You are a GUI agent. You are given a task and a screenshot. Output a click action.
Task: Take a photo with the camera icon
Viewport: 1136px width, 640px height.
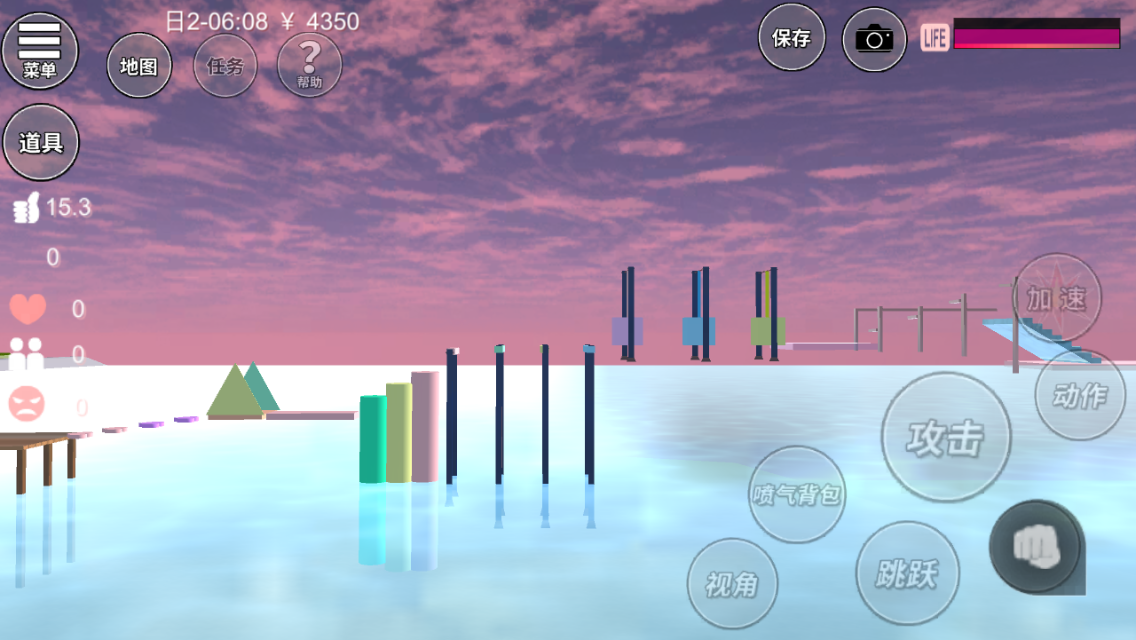pyautogui.click(x=874, y=39)
